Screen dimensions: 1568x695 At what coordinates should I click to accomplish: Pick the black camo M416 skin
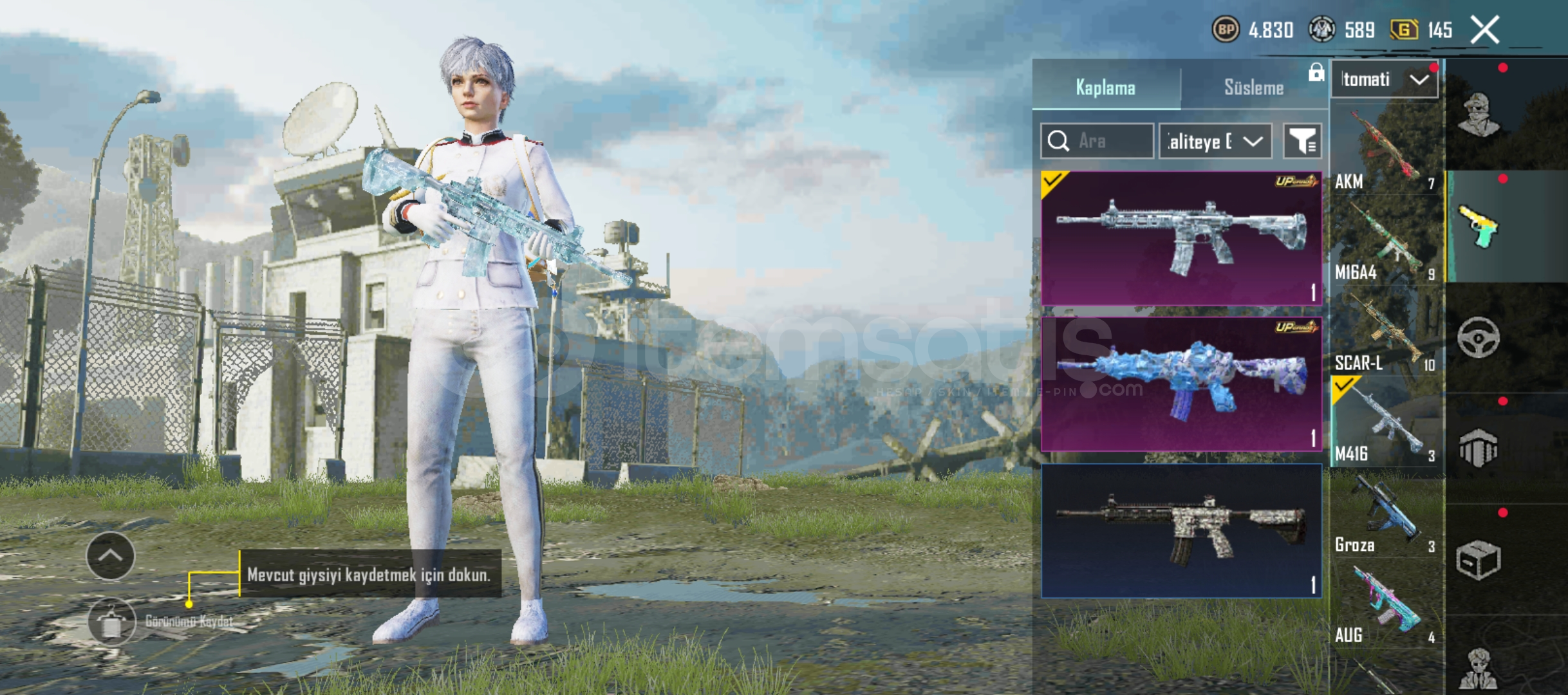1181,531
